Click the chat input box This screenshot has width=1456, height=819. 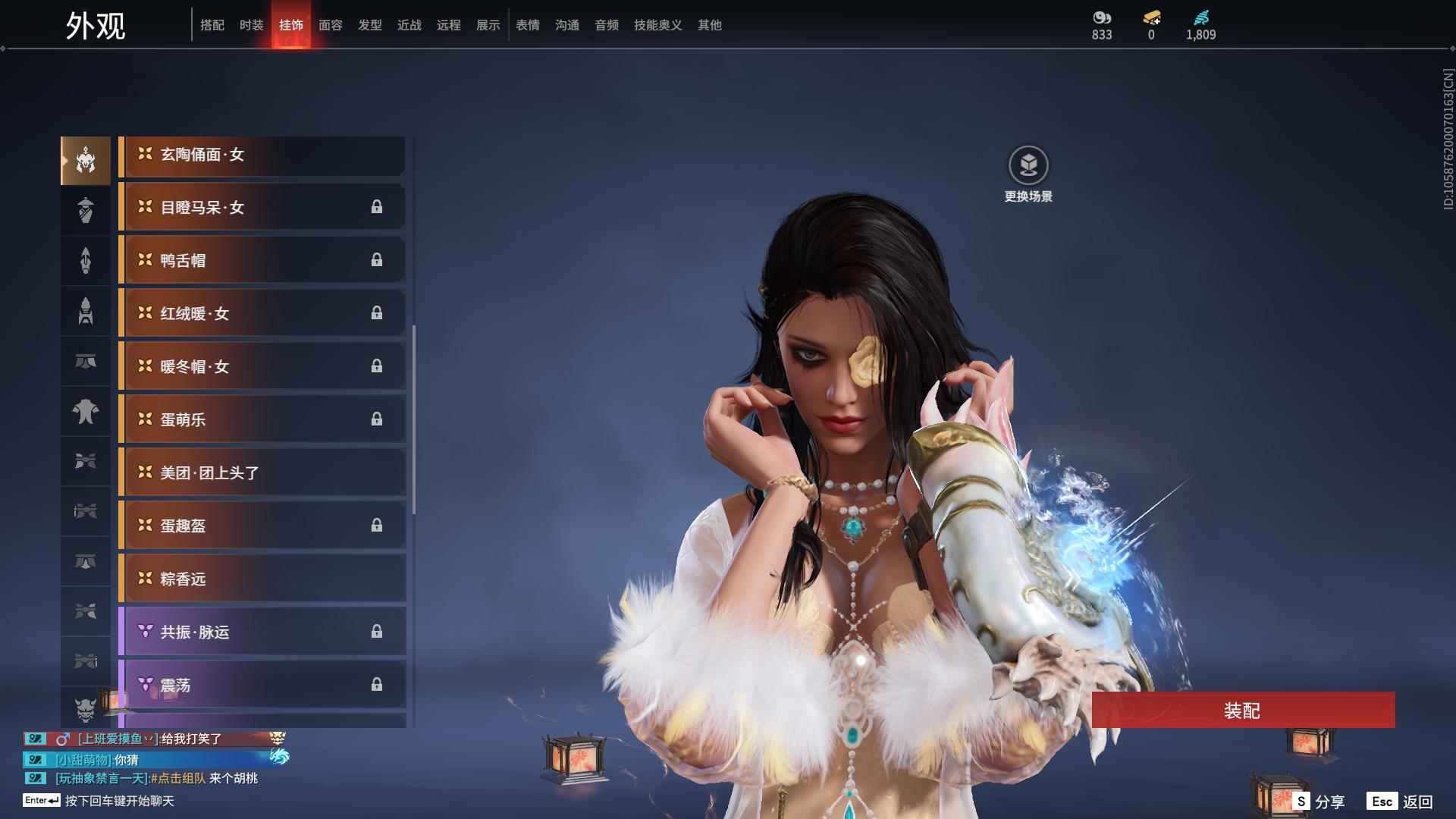[120, 801]
